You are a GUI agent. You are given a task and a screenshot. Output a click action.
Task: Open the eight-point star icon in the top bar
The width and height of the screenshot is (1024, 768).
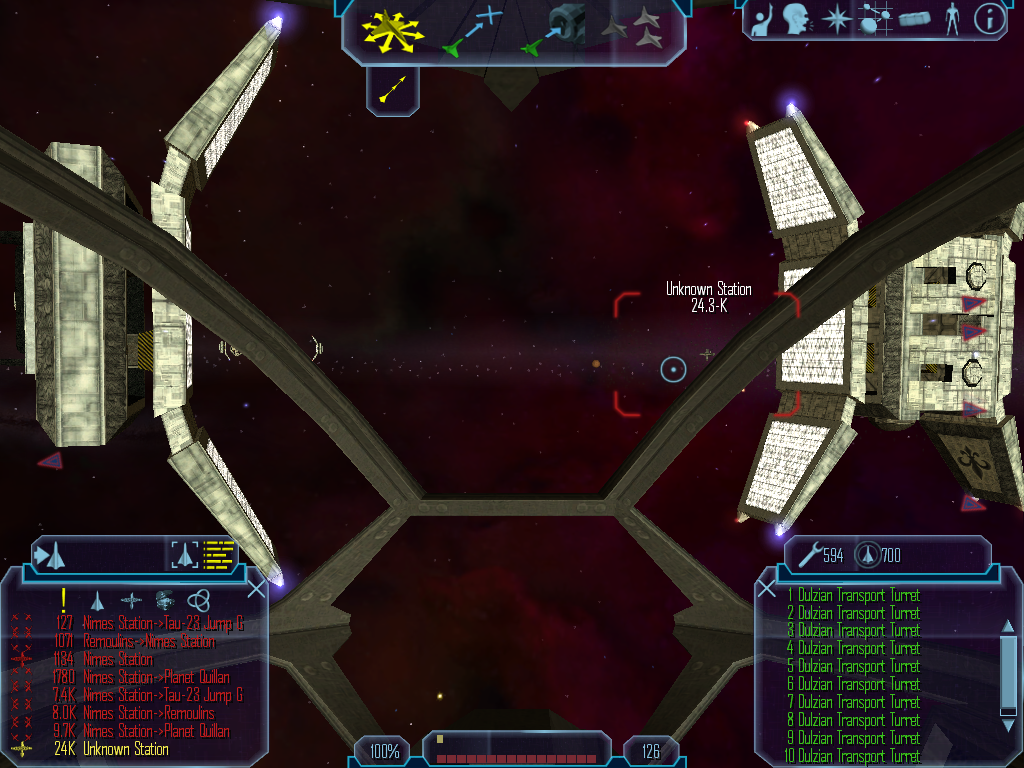click(834, 19)
